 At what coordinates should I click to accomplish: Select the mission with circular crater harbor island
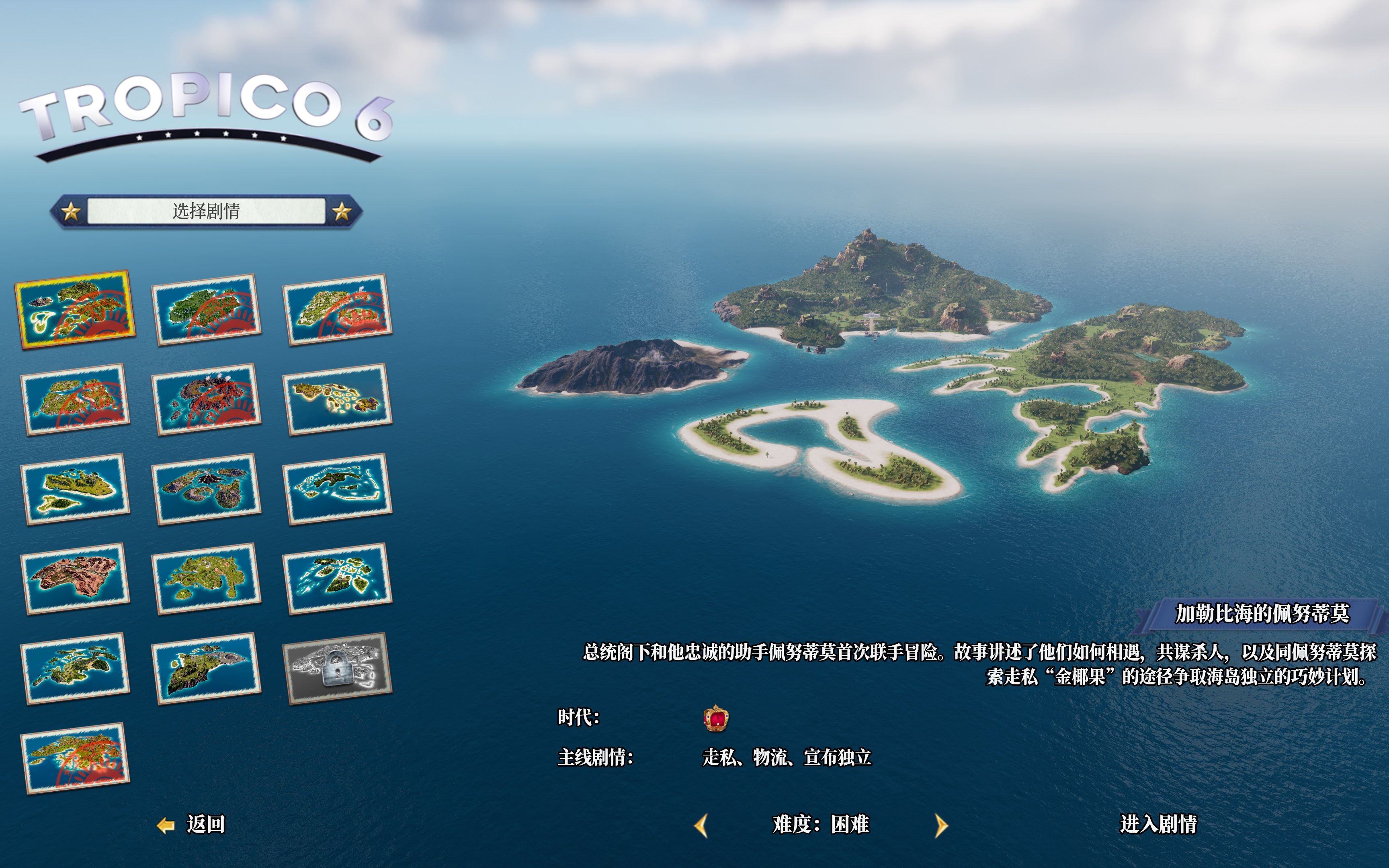click(207, 667)
